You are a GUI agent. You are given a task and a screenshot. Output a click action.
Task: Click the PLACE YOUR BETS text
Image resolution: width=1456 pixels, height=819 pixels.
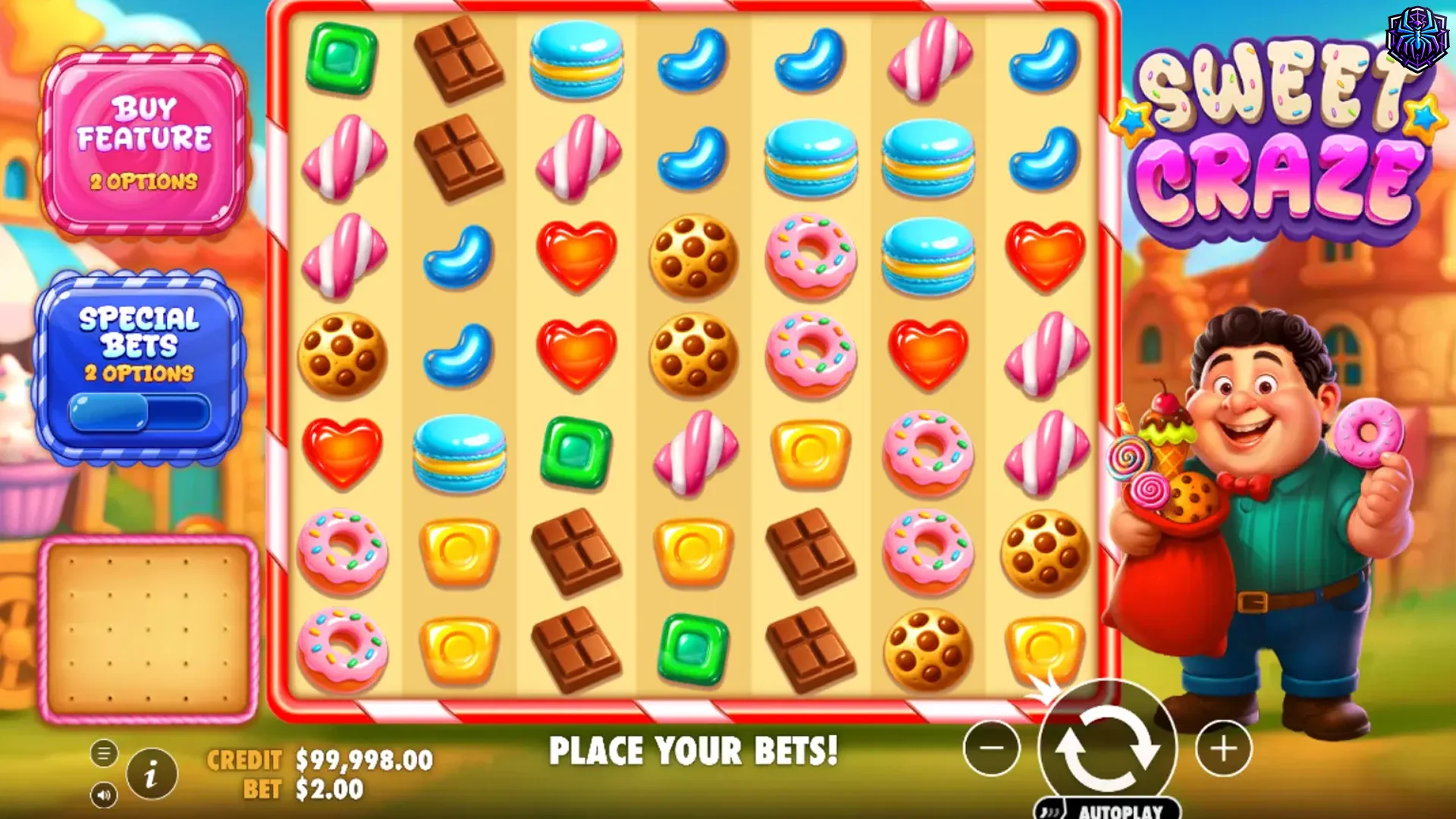(x=694, y=752)
